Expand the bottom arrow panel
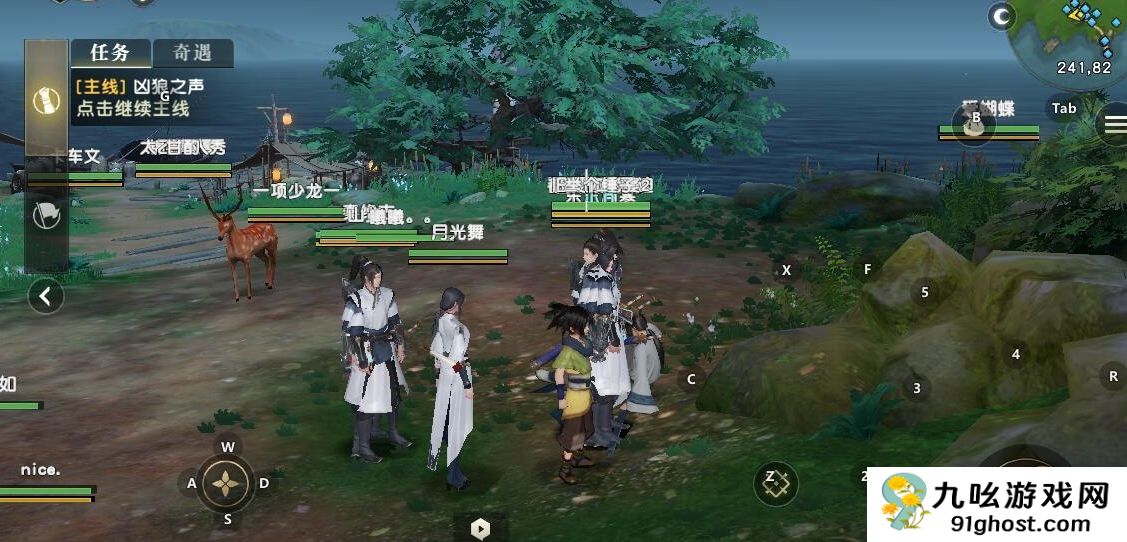 [x=480, y=528]
